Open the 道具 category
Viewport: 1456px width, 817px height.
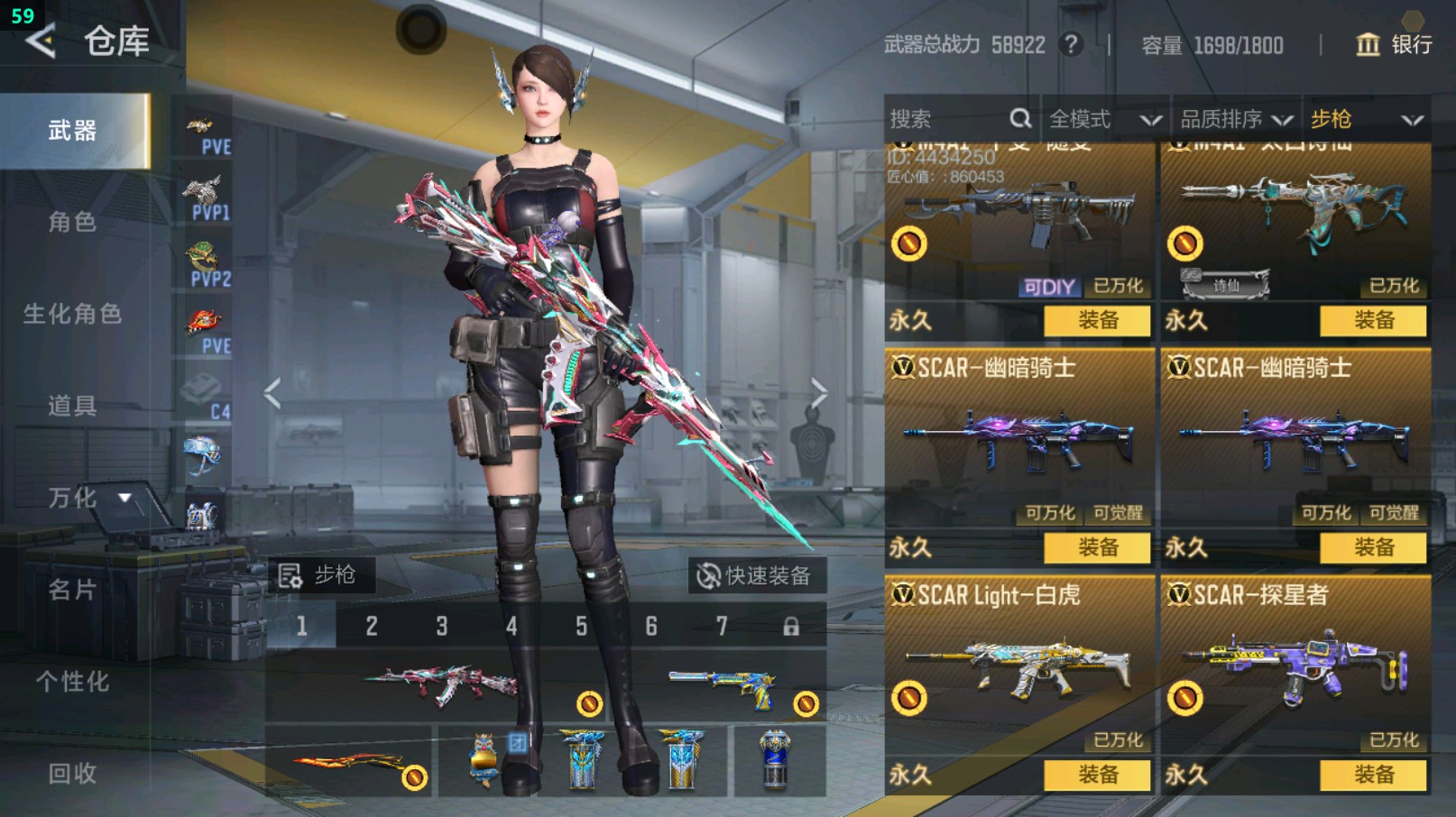pos(73,406)
